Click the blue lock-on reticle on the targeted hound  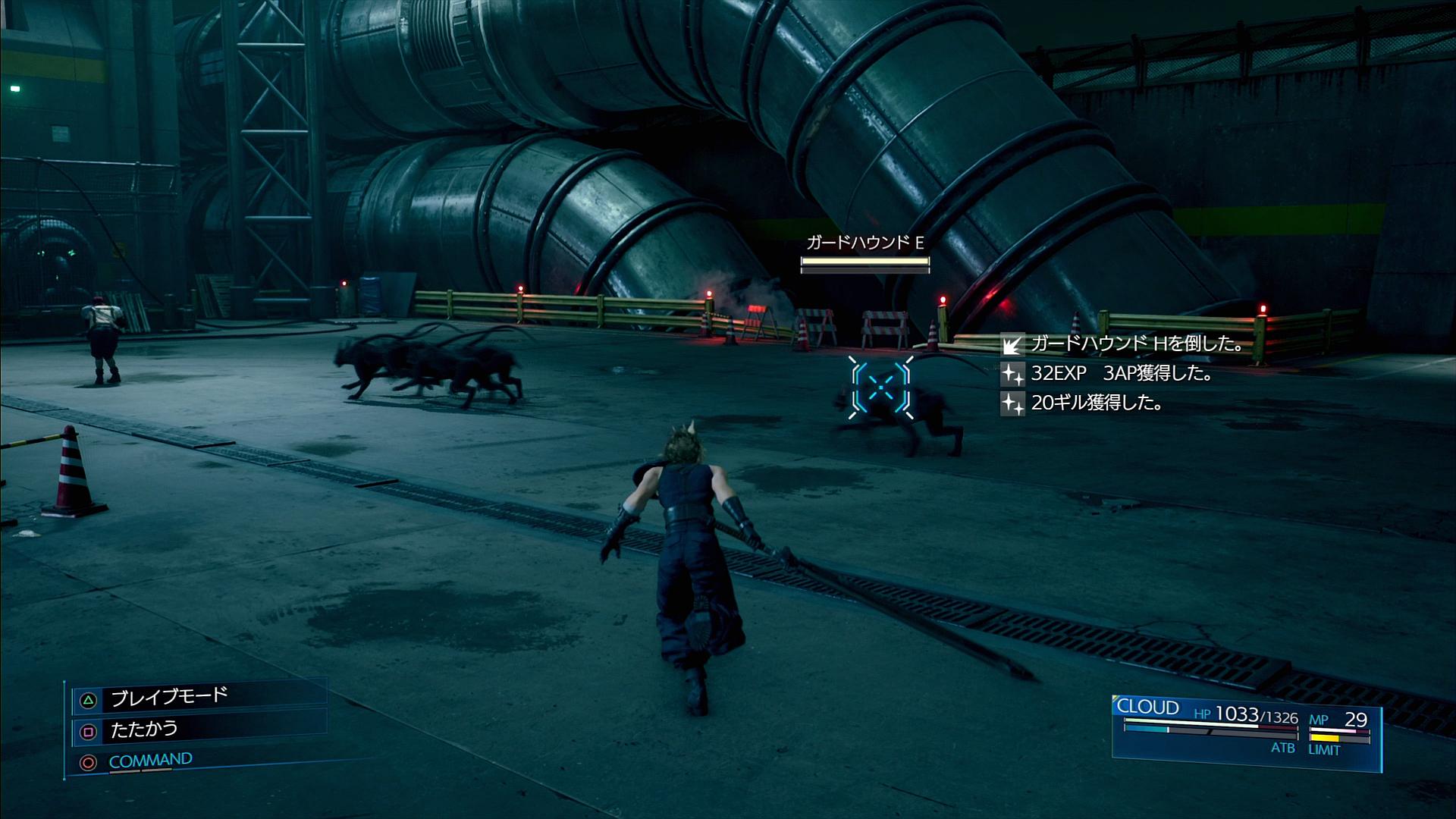coord(880,388)
